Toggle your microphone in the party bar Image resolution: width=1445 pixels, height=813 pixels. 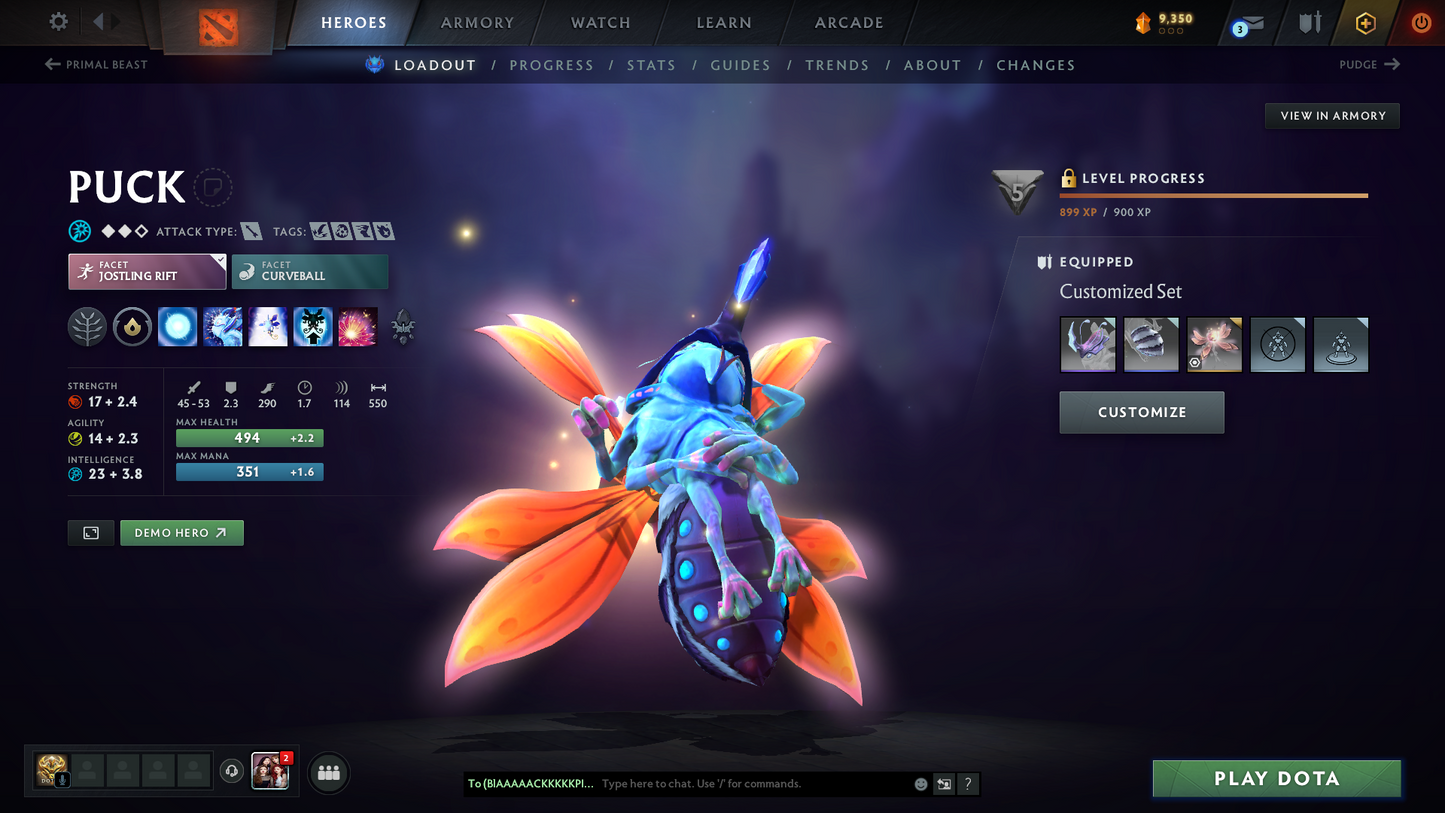click(62, 778)
